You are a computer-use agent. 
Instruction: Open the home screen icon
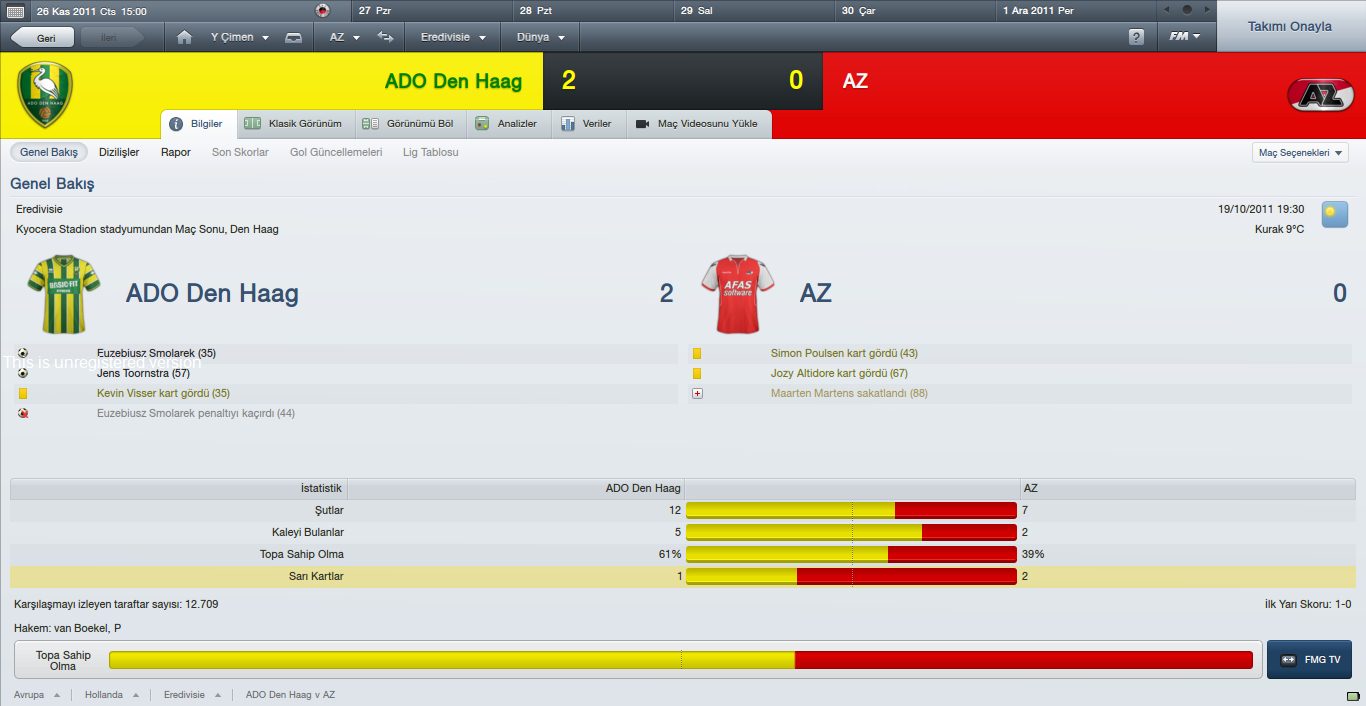point(184,38)
